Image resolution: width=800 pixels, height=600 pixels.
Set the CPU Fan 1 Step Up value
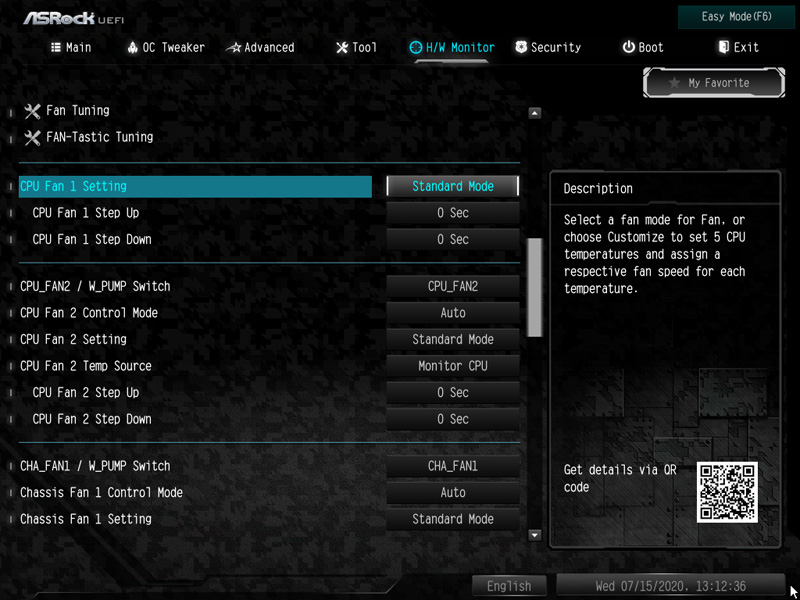453,213
